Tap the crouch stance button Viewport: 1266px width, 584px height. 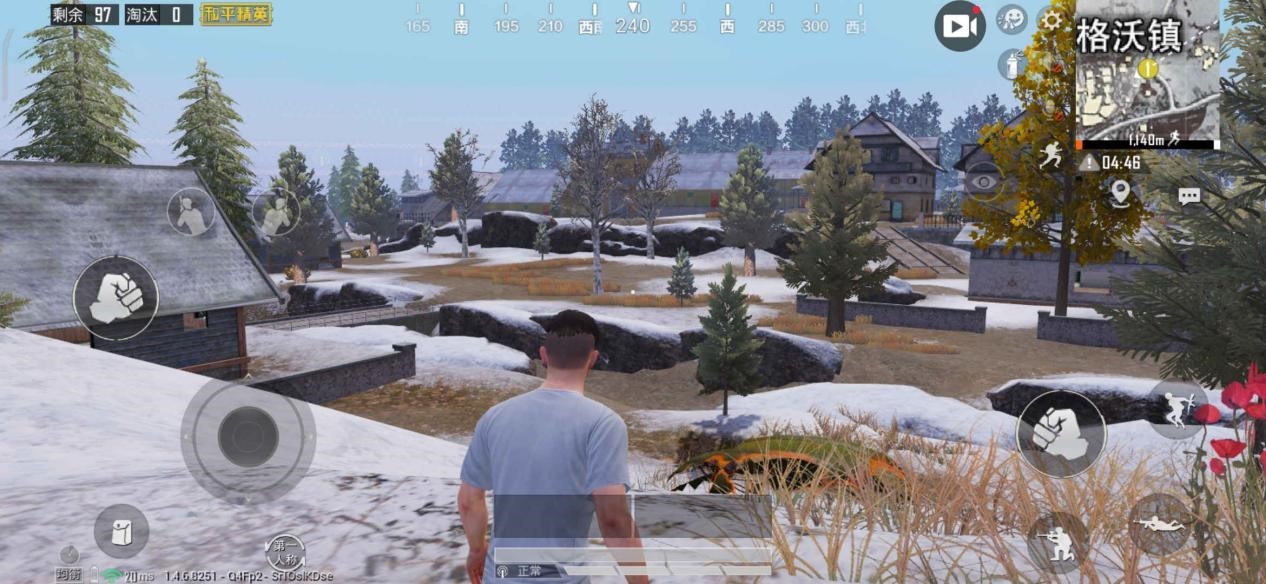point(1056,540)
